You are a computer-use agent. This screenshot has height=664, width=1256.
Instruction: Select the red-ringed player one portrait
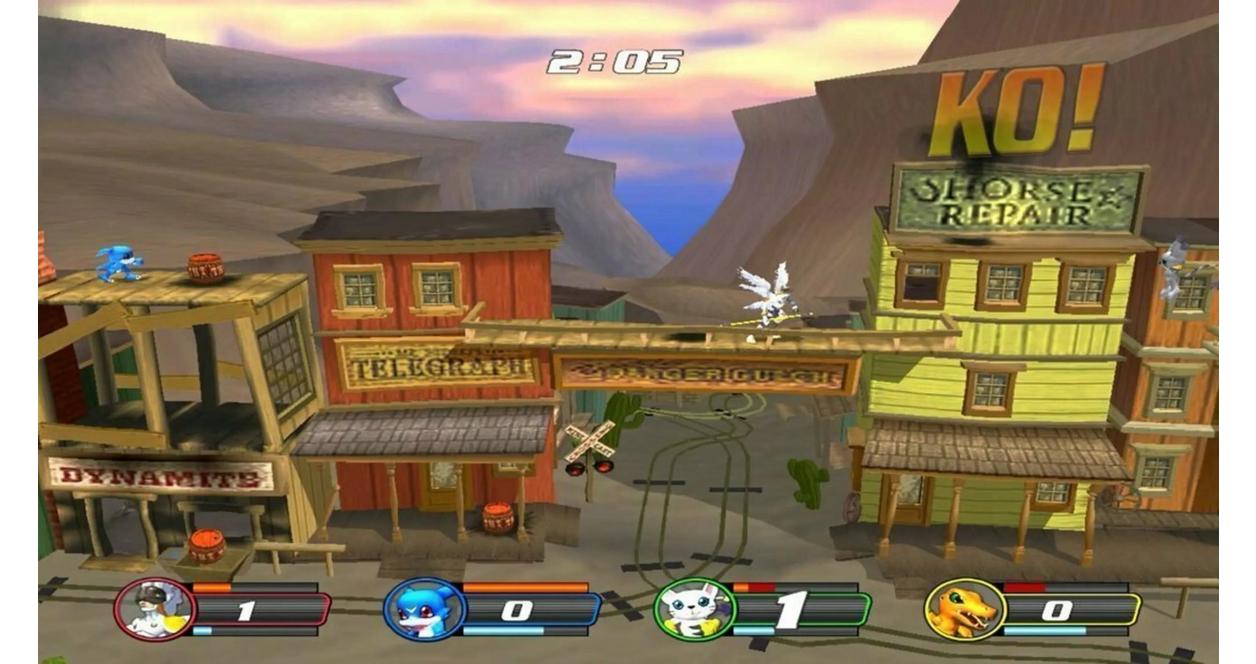click(154, 609)
